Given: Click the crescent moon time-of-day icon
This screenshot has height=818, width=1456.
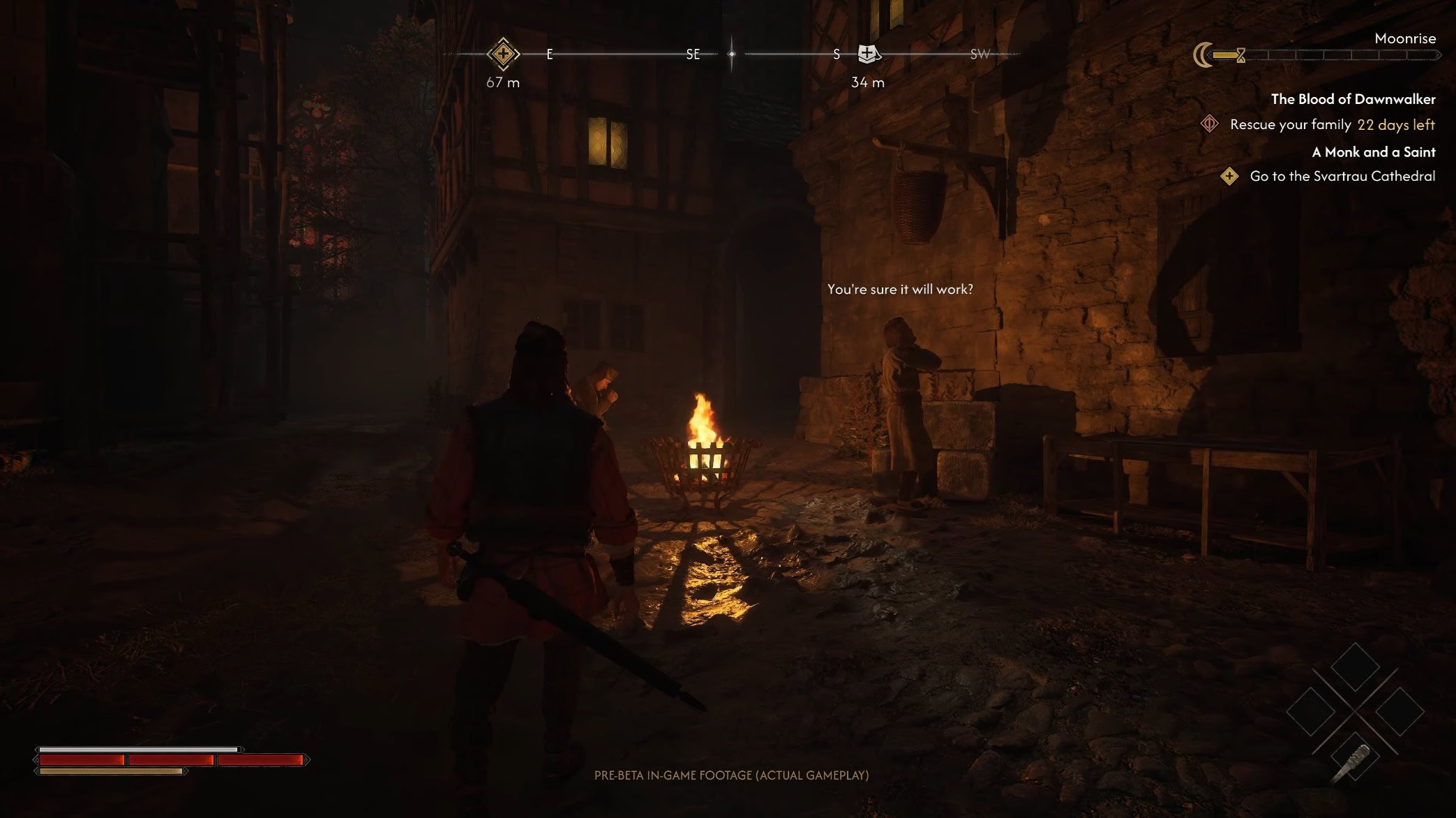Looking at the screenshot, I should [x=1203, y=54].
